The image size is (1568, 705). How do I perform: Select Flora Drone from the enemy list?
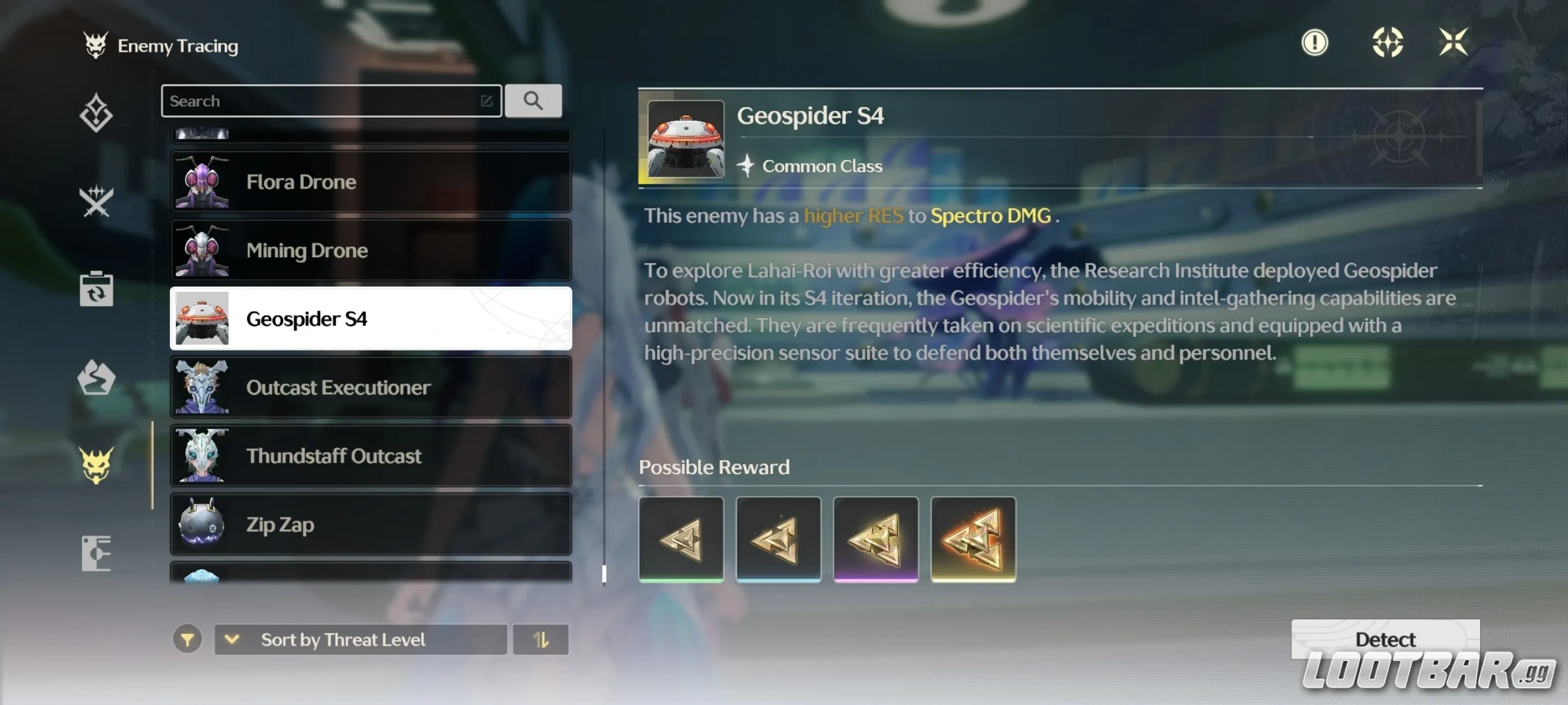[x=371, y=182]
